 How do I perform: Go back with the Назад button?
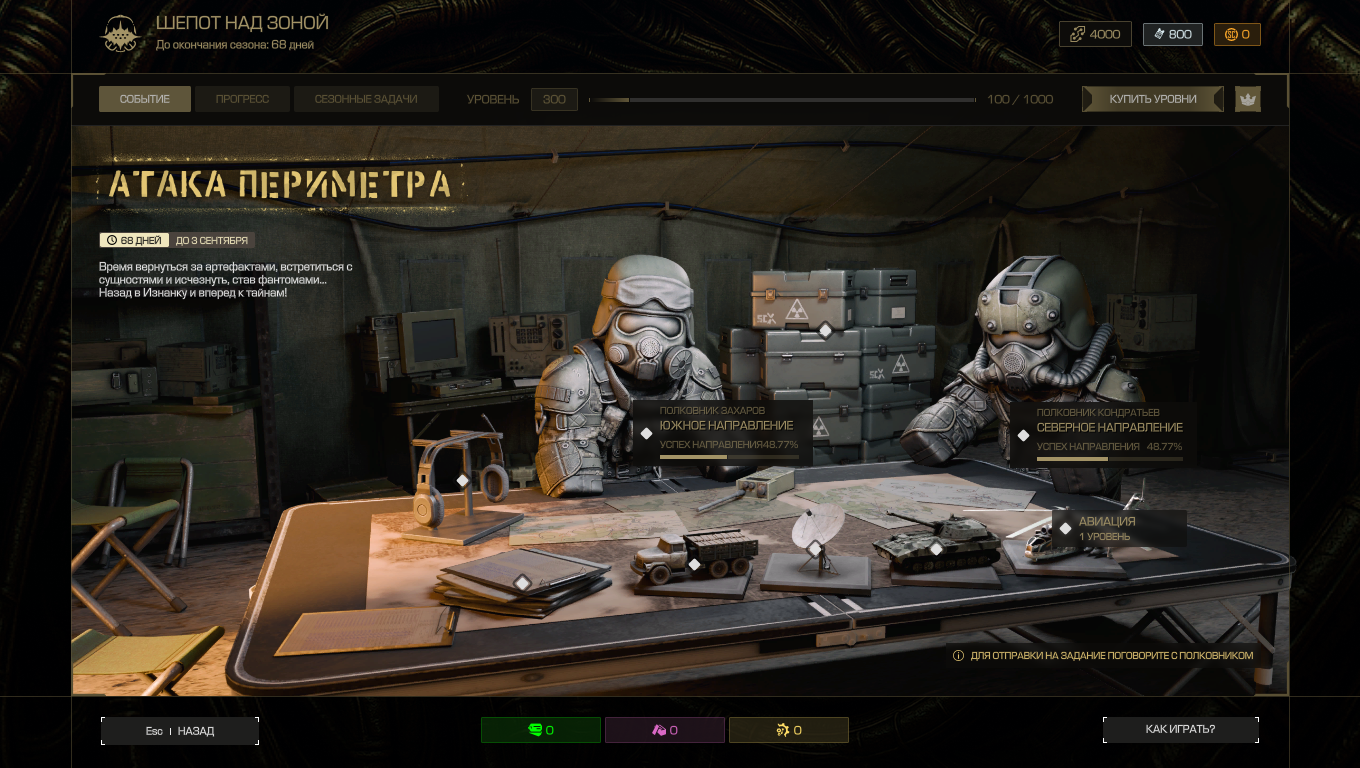tap(180, 731)
